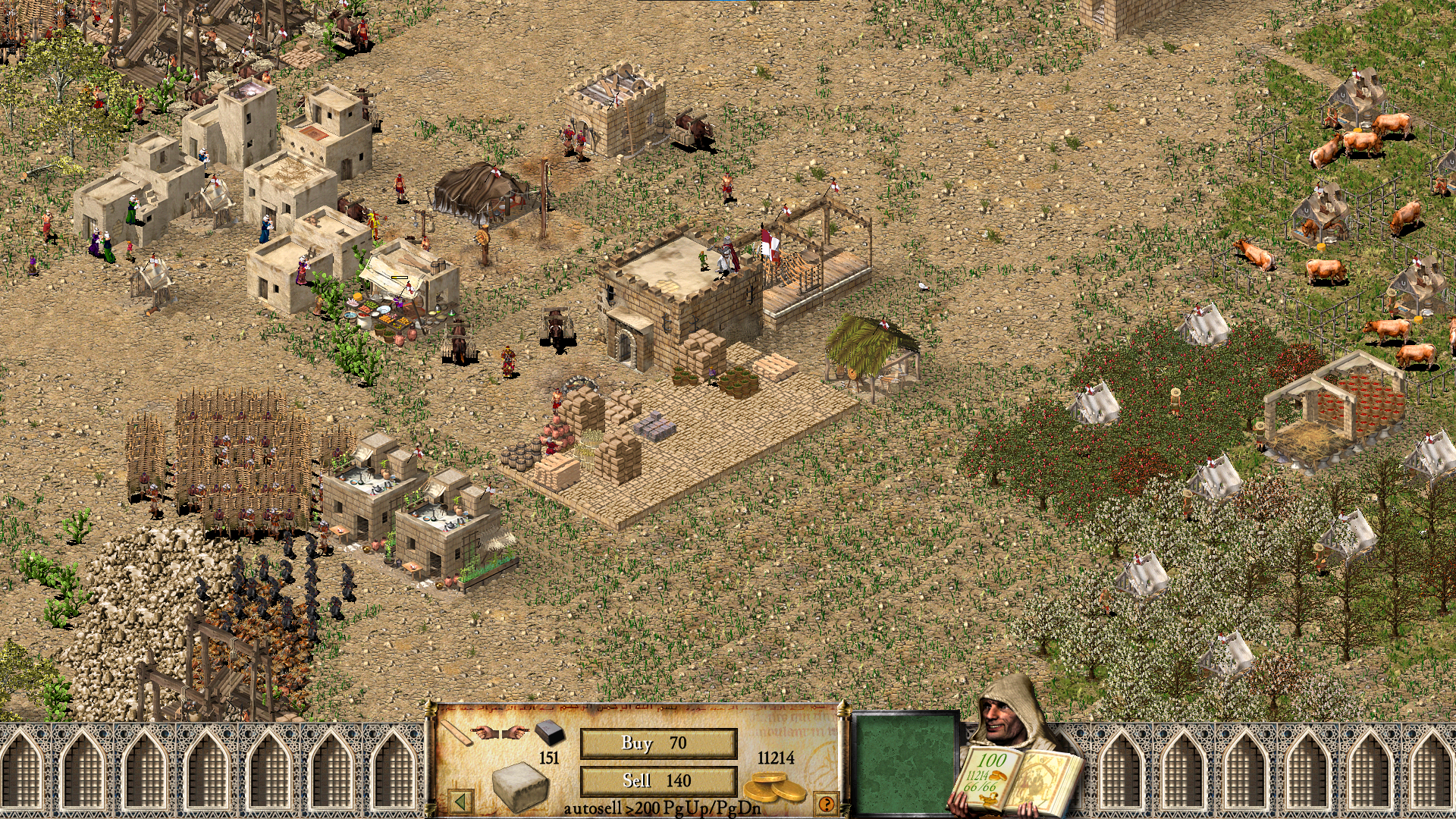Image resolution: width=1456 pixels, height=819 pixels.
Task: Open the question mark help button
Action: coord(826,803)
